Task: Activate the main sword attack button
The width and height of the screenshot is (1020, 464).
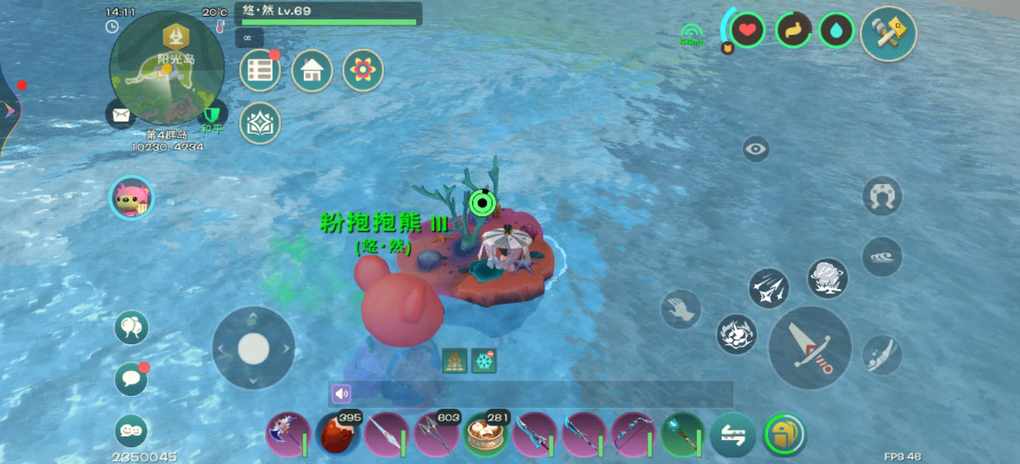Action: (x=810, y=347)
